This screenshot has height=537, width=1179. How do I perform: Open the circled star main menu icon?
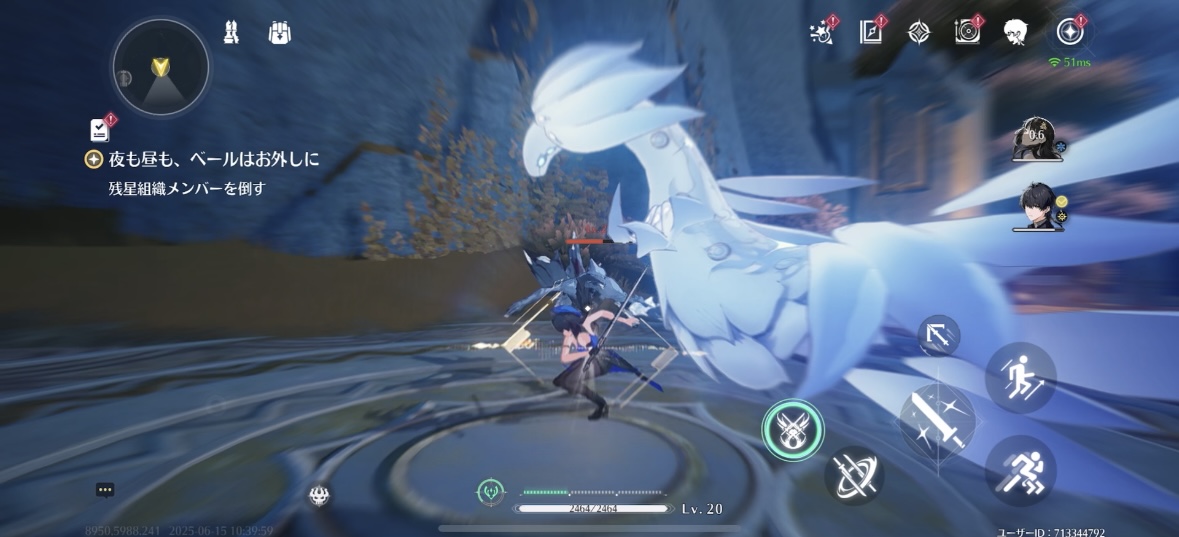(1070, 31)
